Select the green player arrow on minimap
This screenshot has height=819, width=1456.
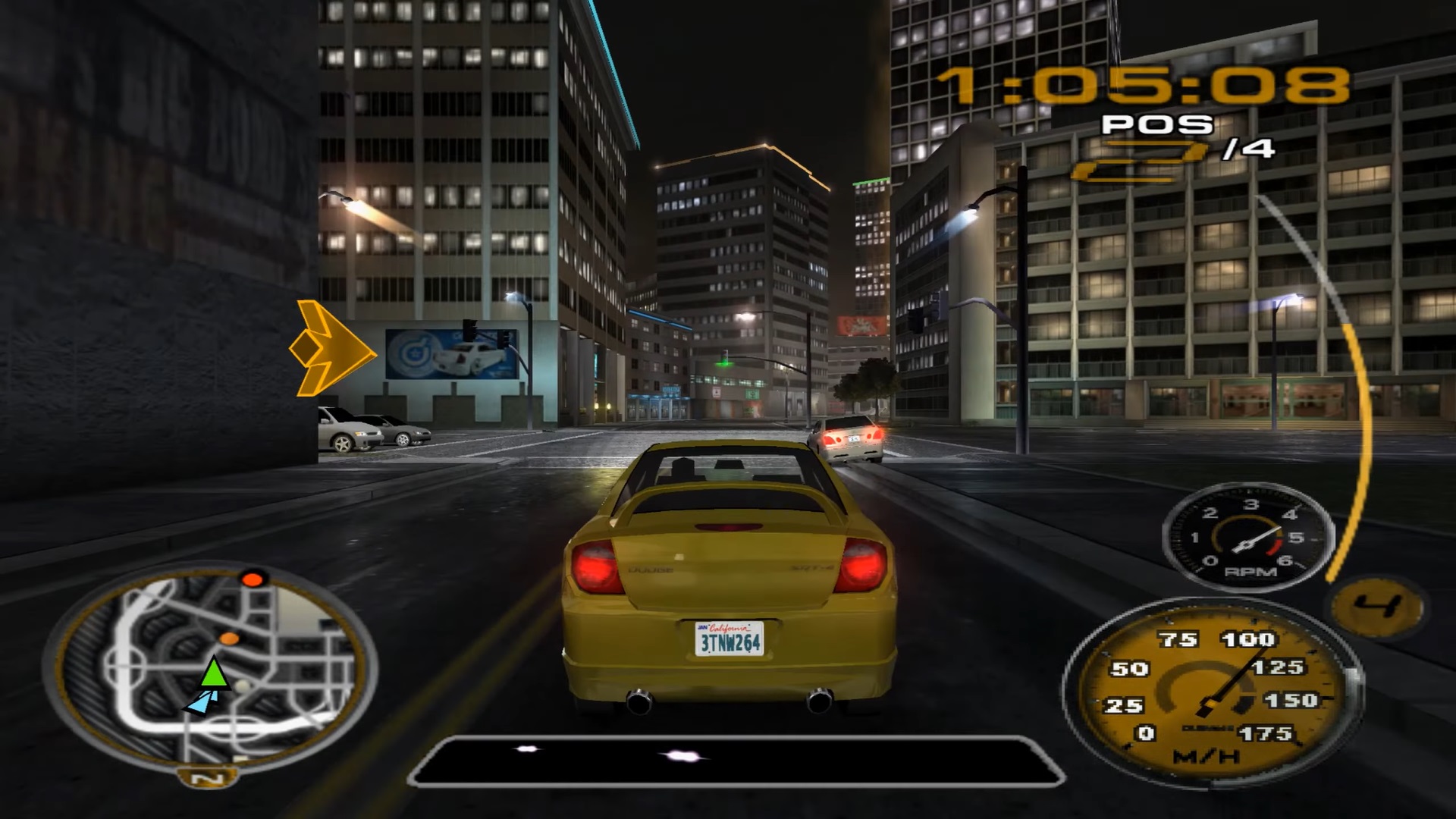pos(215,673)
